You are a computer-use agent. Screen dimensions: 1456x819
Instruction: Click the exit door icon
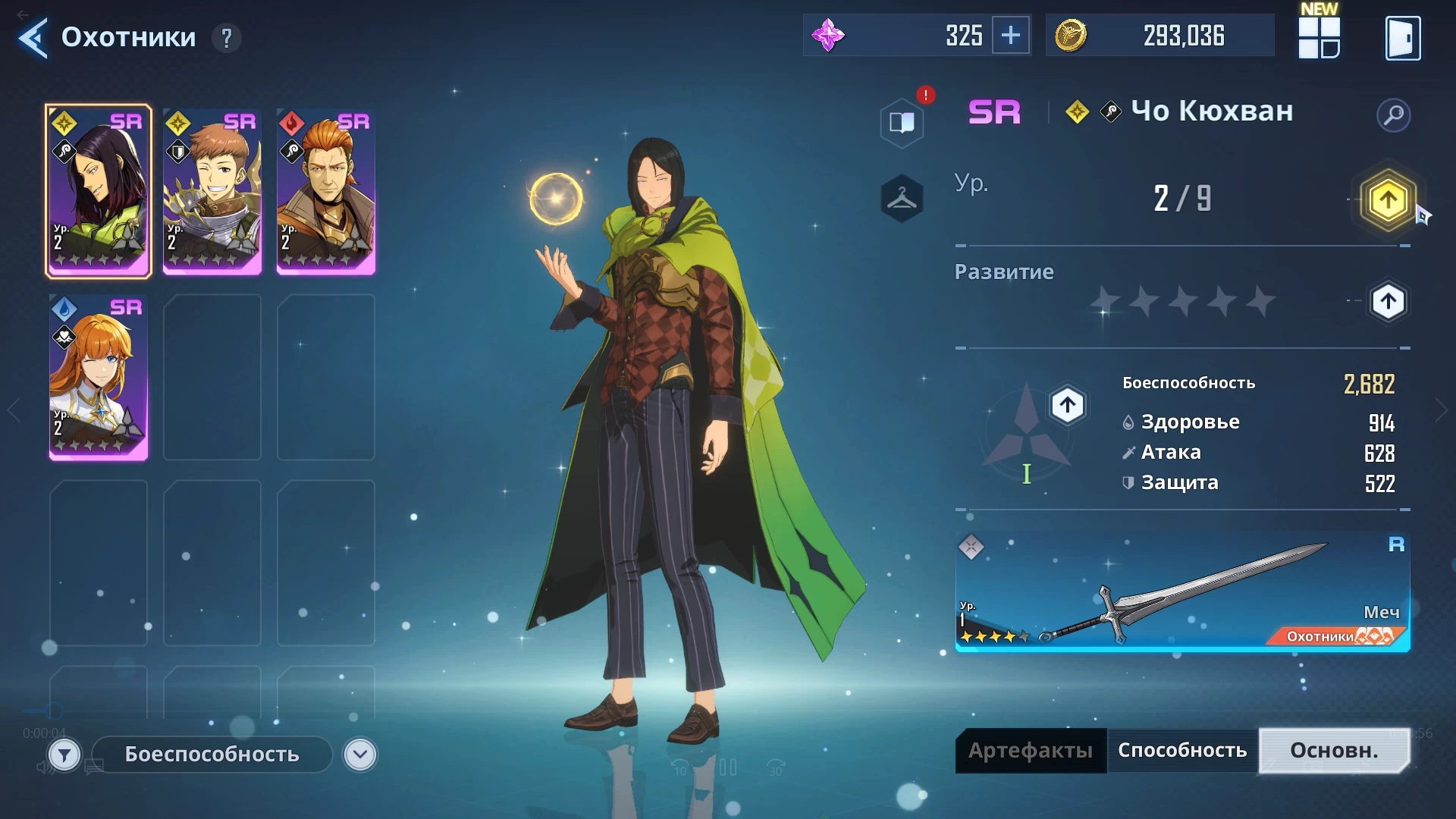pos(1402,37)
